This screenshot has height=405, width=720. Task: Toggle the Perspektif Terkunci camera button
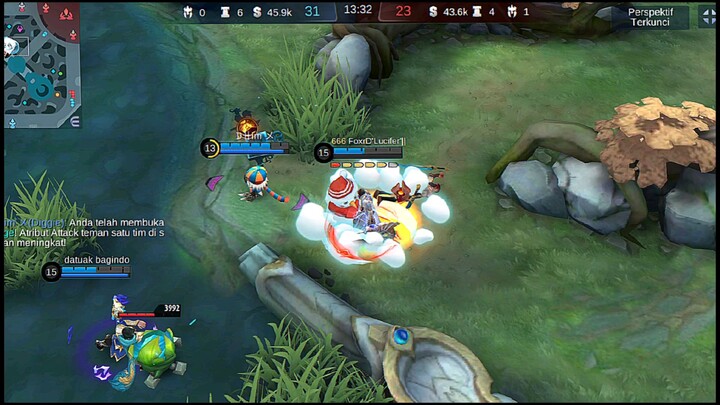point(650,17)
